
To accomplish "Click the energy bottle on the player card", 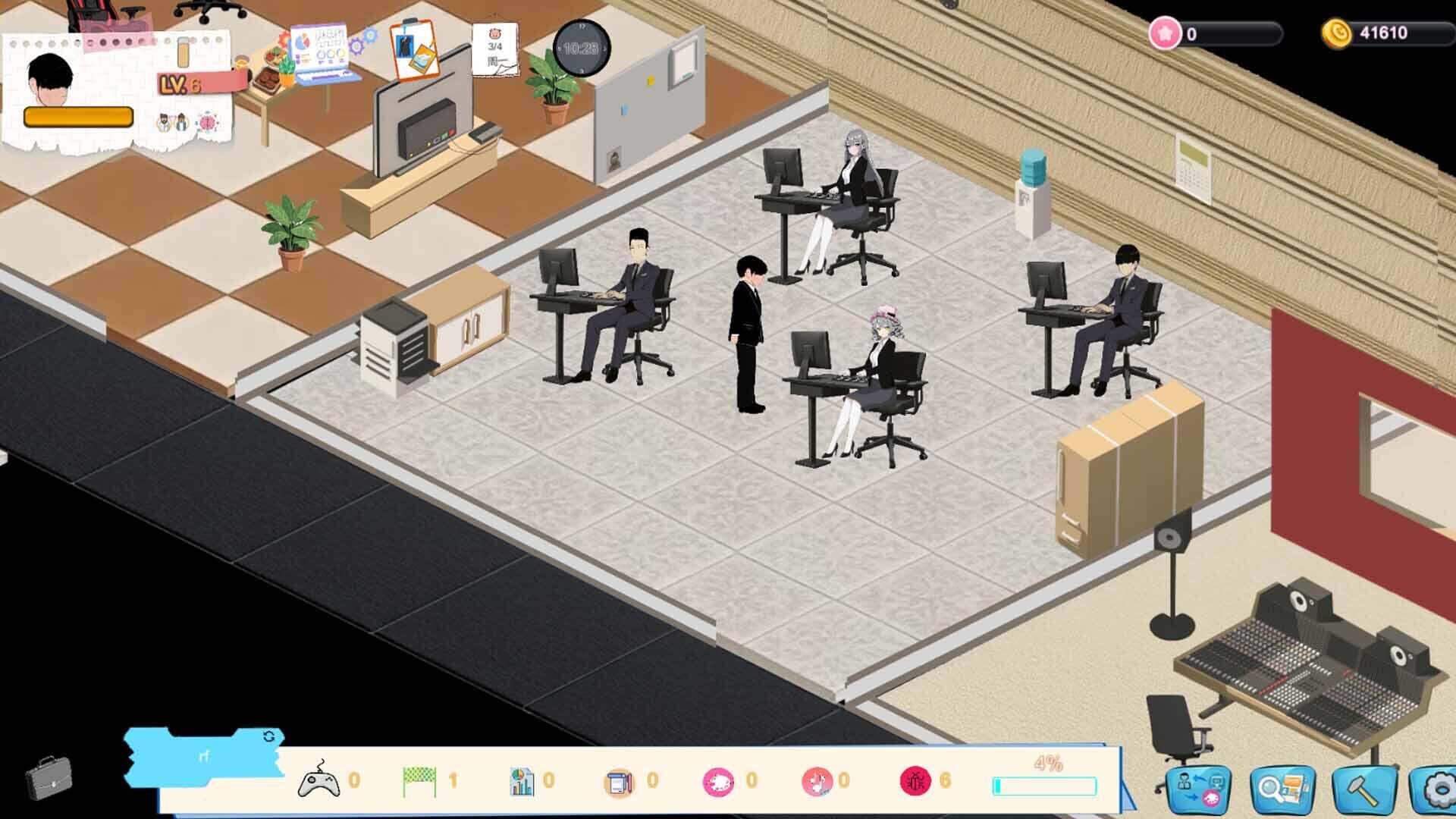I will point(184,51).
